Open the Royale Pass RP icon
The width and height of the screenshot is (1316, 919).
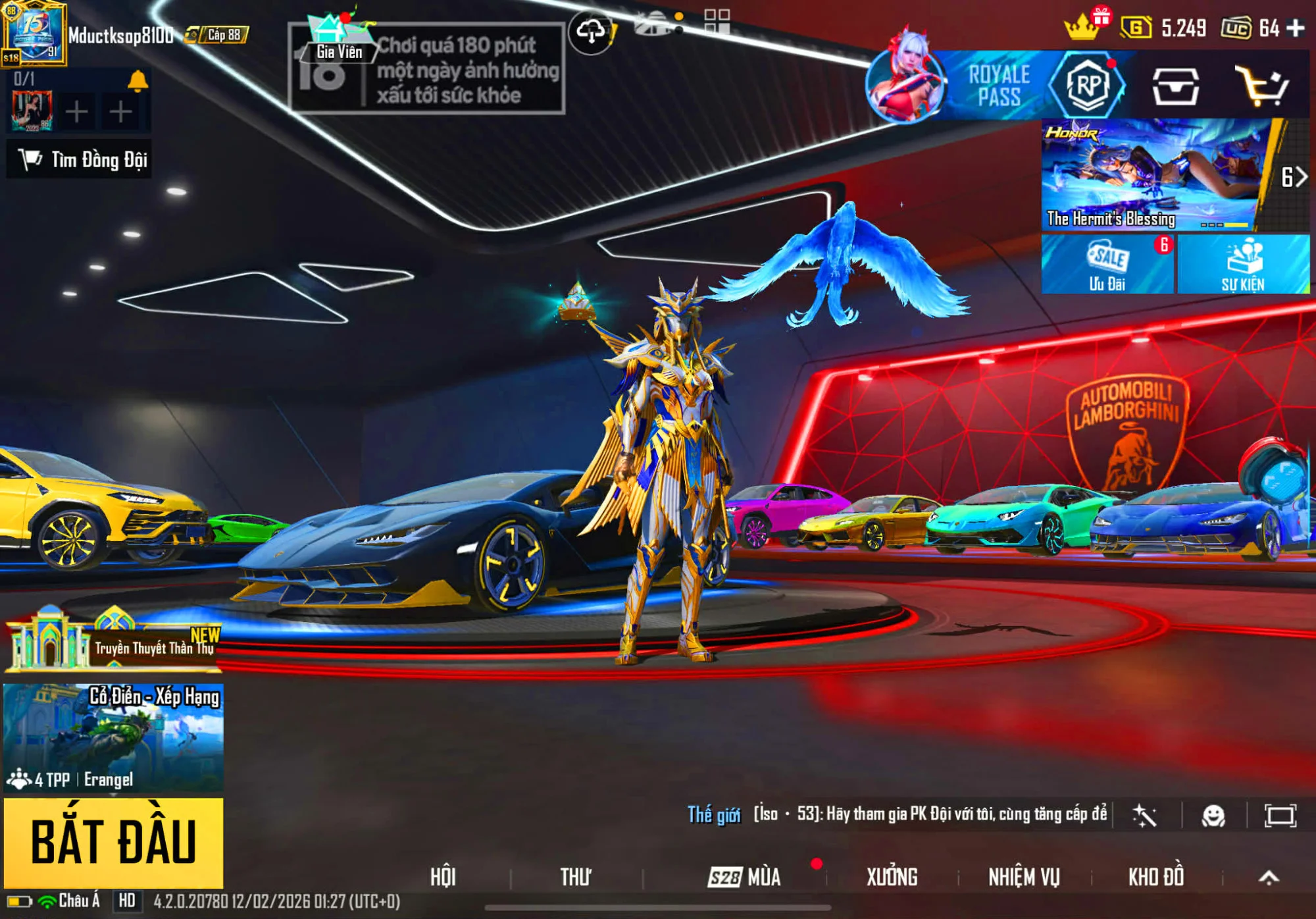(1087, 86)
